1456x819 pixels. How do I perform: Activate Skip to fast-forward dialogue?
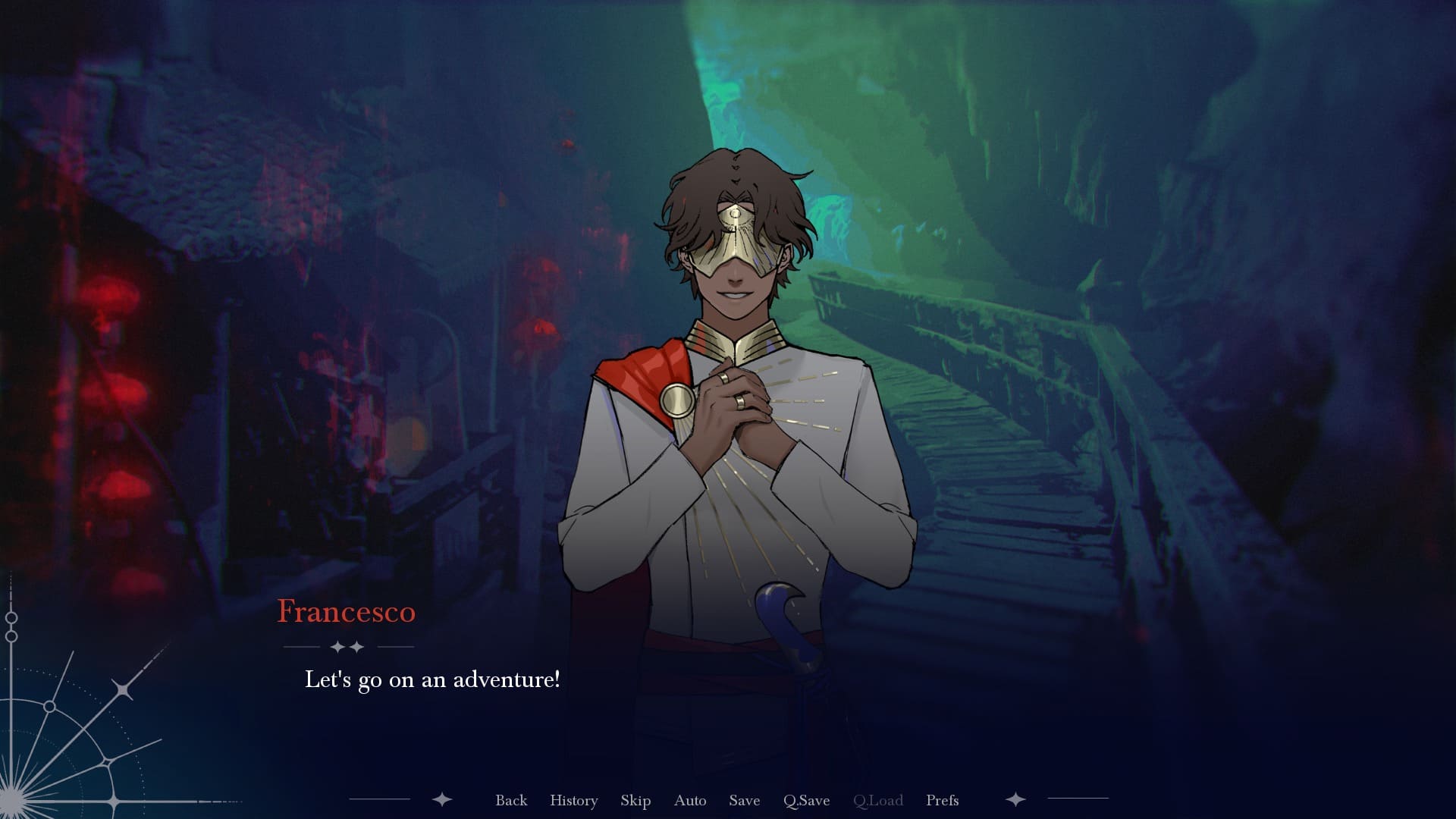pos(635,800)
